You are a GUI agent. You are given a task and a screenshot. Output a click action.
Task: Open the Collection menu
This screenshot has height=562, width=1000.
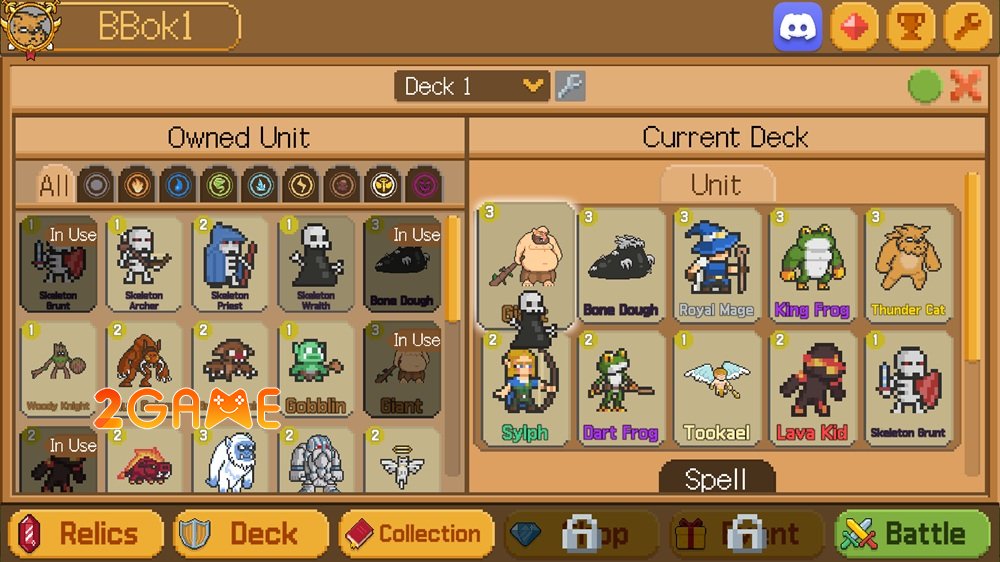[x=416, y=534]
